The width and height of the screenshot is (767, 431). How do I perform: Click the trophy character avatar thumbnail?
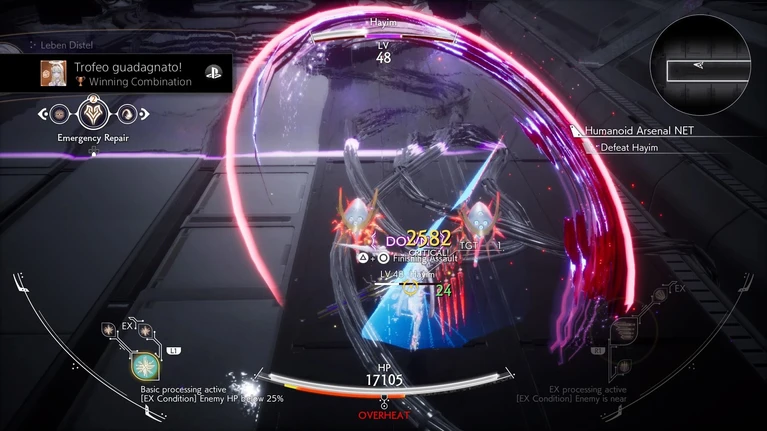(x=54, y=72)
